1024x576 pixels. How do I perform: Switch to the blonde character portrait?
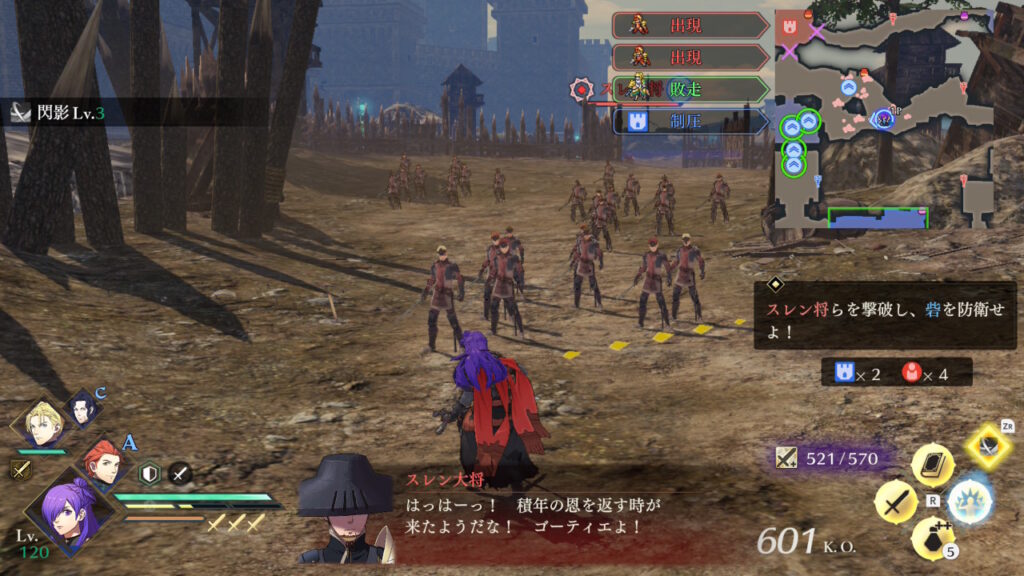[x=42, y=425]
